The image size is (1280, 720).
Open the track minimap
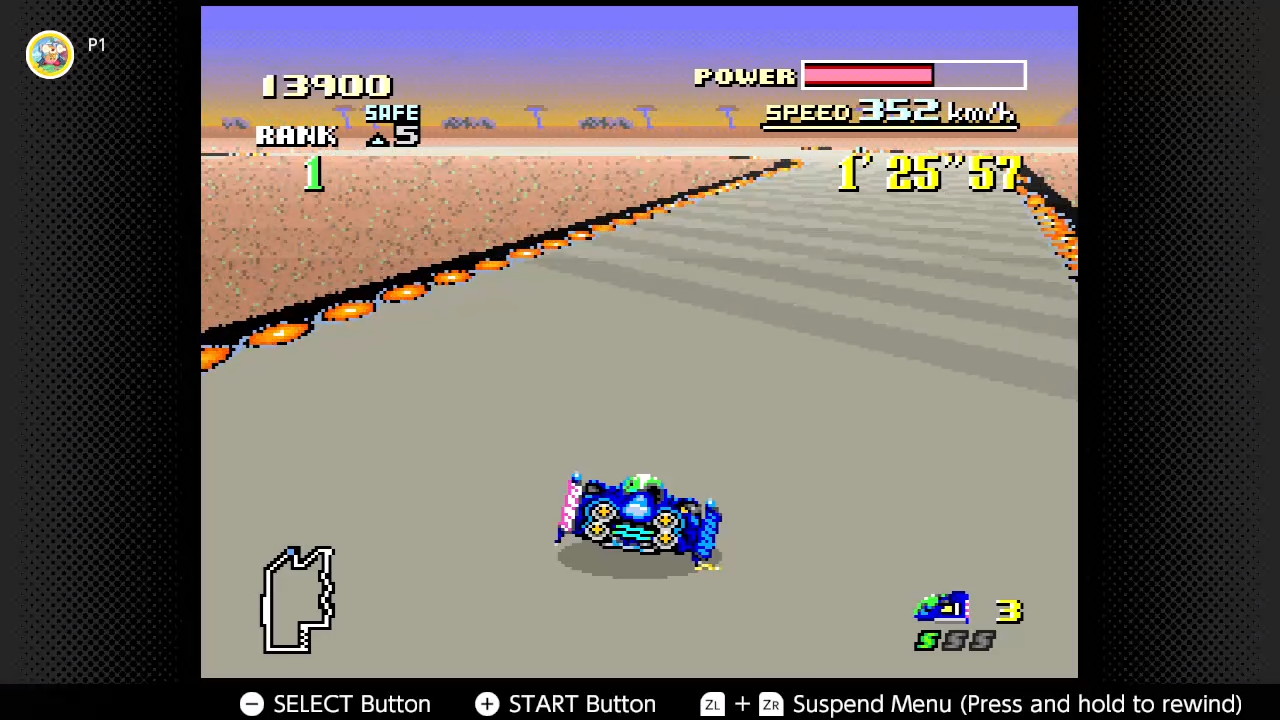300,600
